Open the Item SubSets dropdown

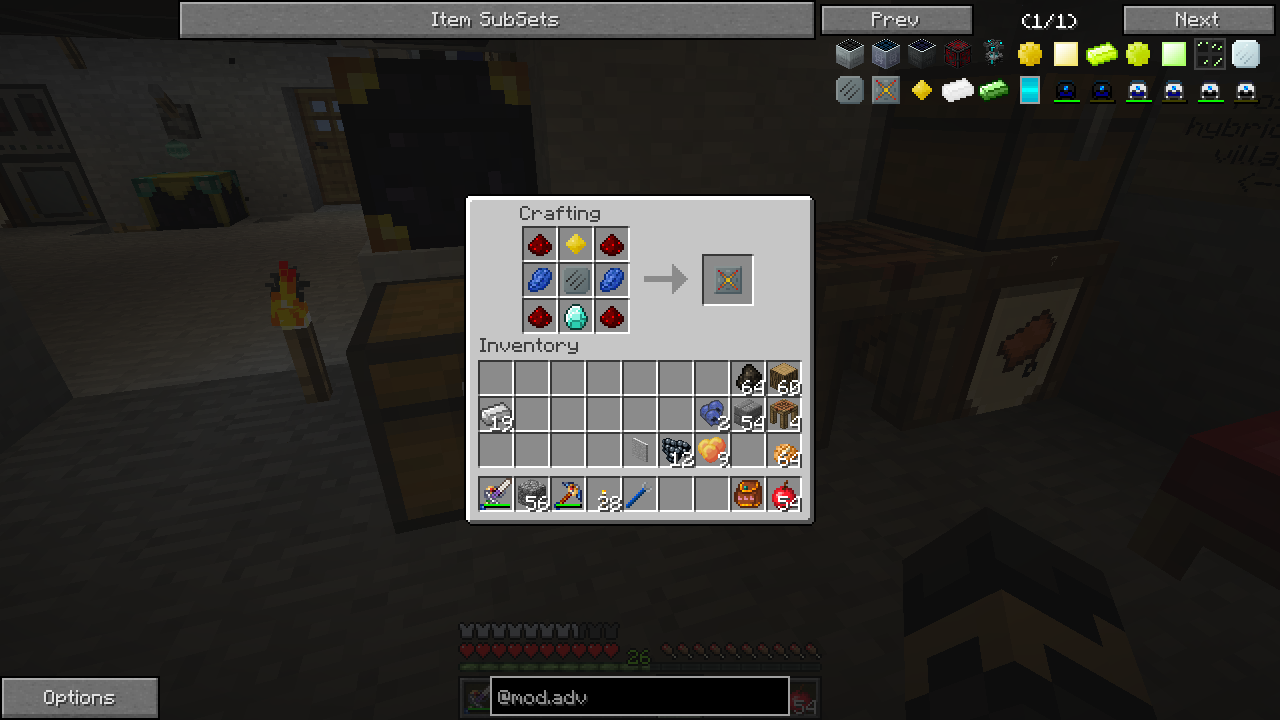coord(496,20)
